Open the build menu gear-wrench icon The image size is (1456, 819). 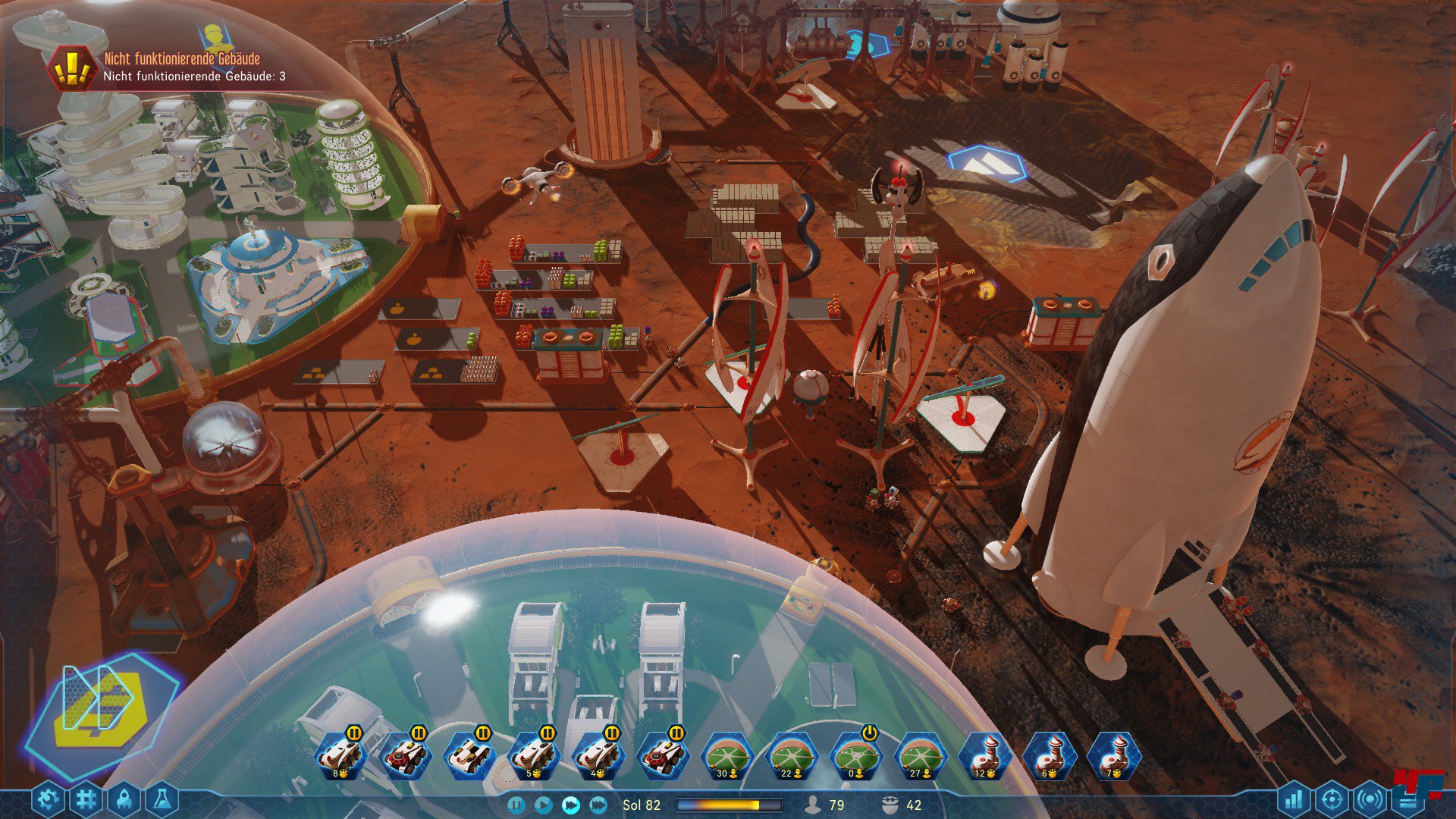[x=48, y=799]
